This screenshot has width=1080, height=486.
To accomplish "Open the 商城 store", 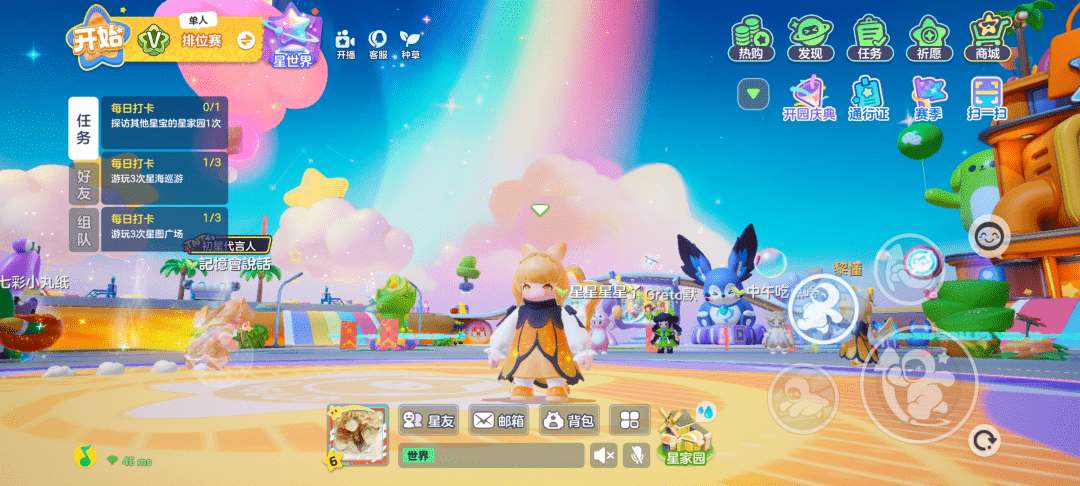I will (x=988, y=39).
